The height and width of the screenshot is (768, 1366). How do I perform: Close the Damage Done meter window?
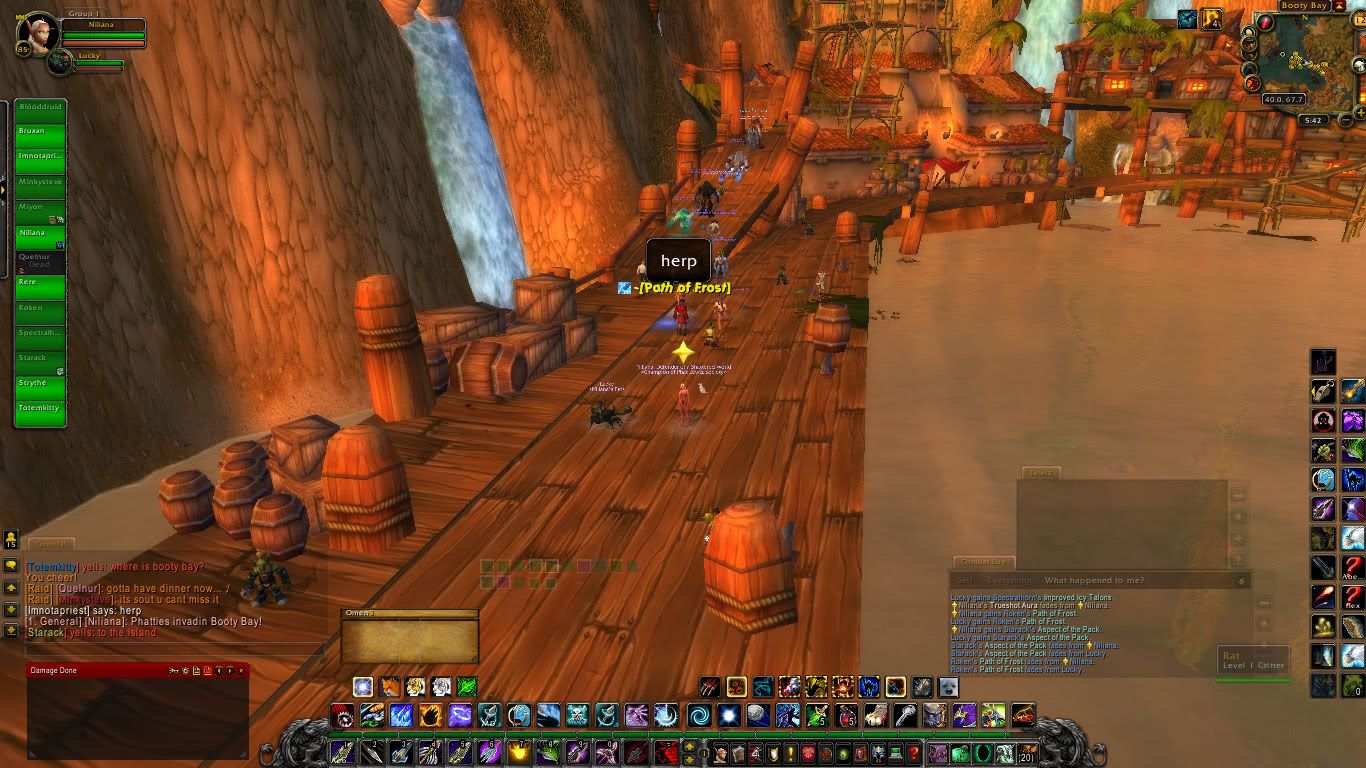[x=241, y=670]
